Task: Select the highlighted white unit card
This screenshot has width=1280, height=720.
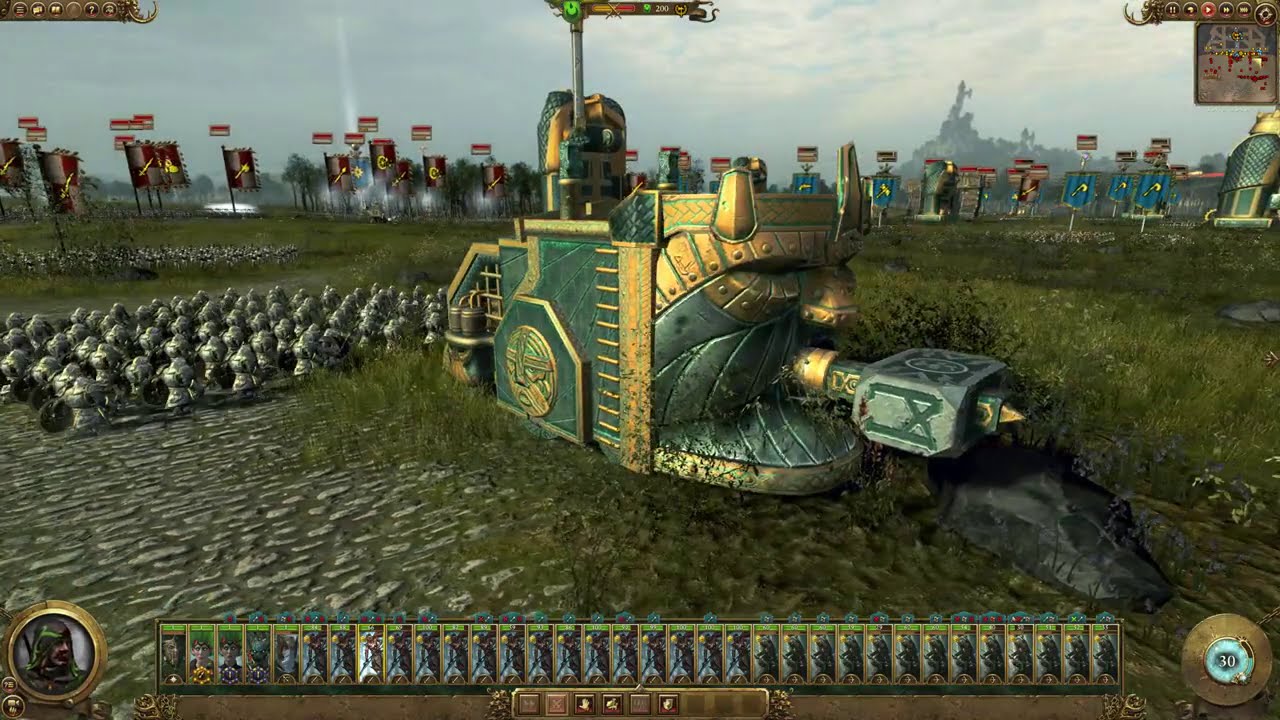Action: 370,654
